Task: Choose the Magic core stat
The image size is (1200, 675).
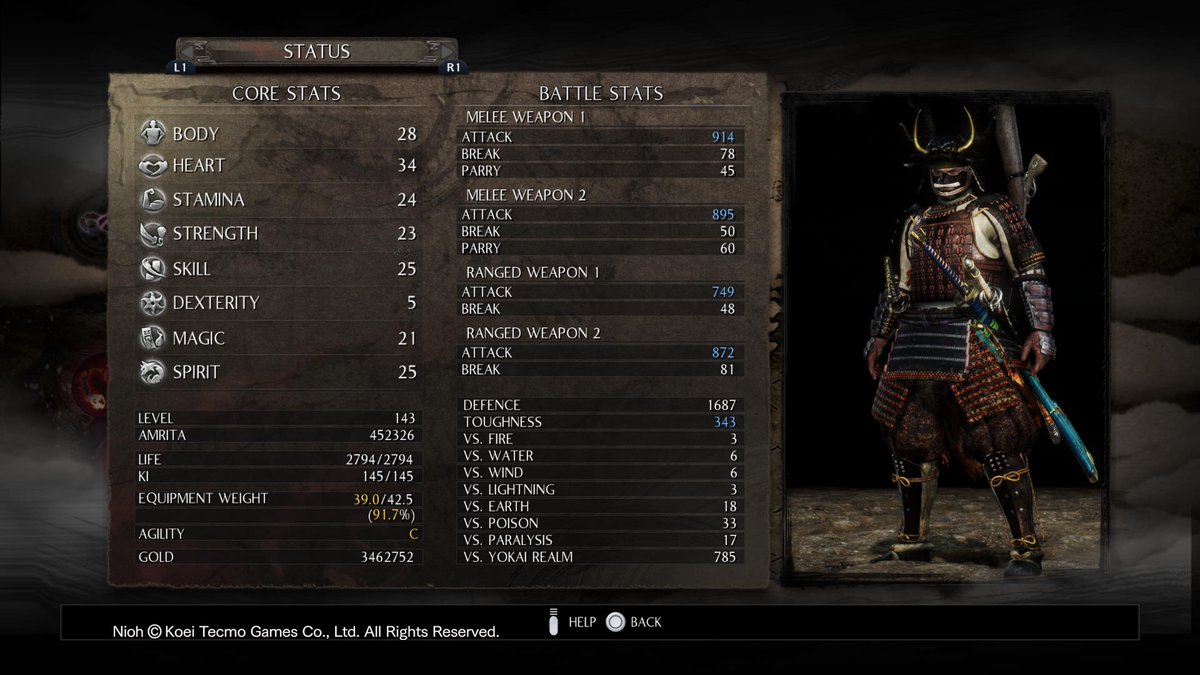Action: (x=277, y=338)
